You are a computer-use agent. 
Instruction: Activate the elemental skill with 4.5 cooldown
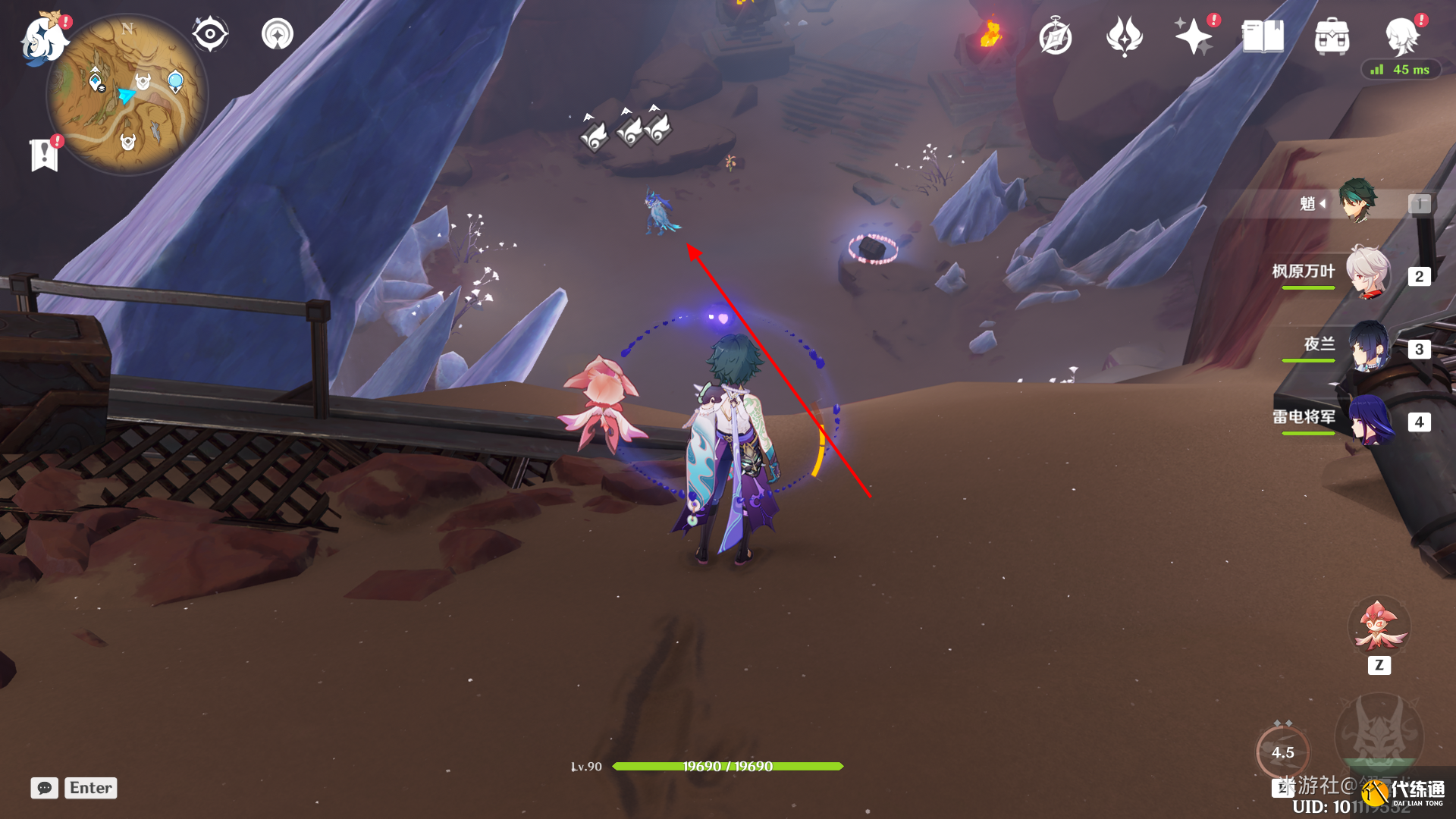[1282, 752]
